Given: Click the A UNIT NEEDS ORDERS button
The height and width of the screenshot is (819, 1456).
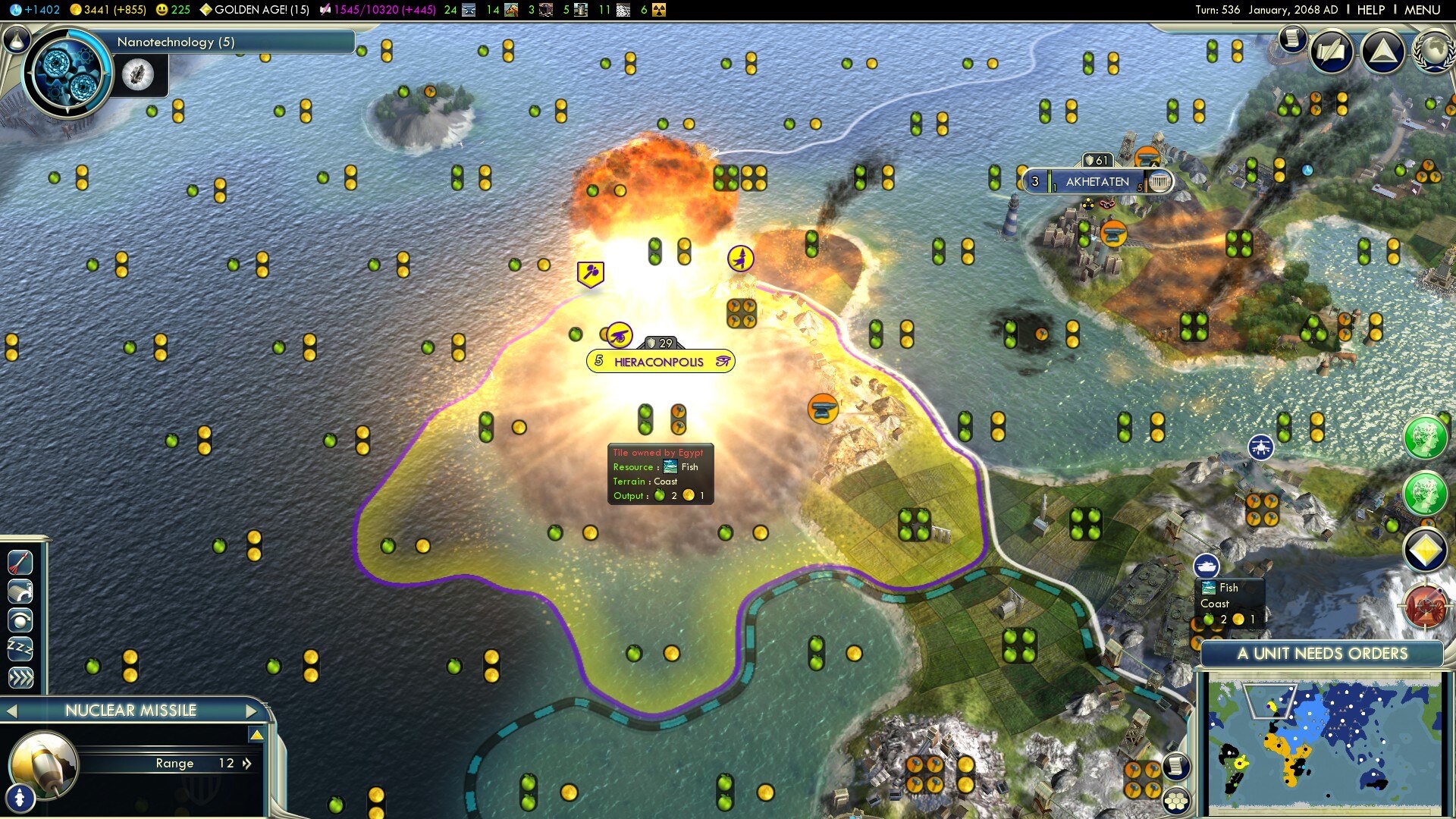Looking at the screenshot, I should (x=1322, y=654).
